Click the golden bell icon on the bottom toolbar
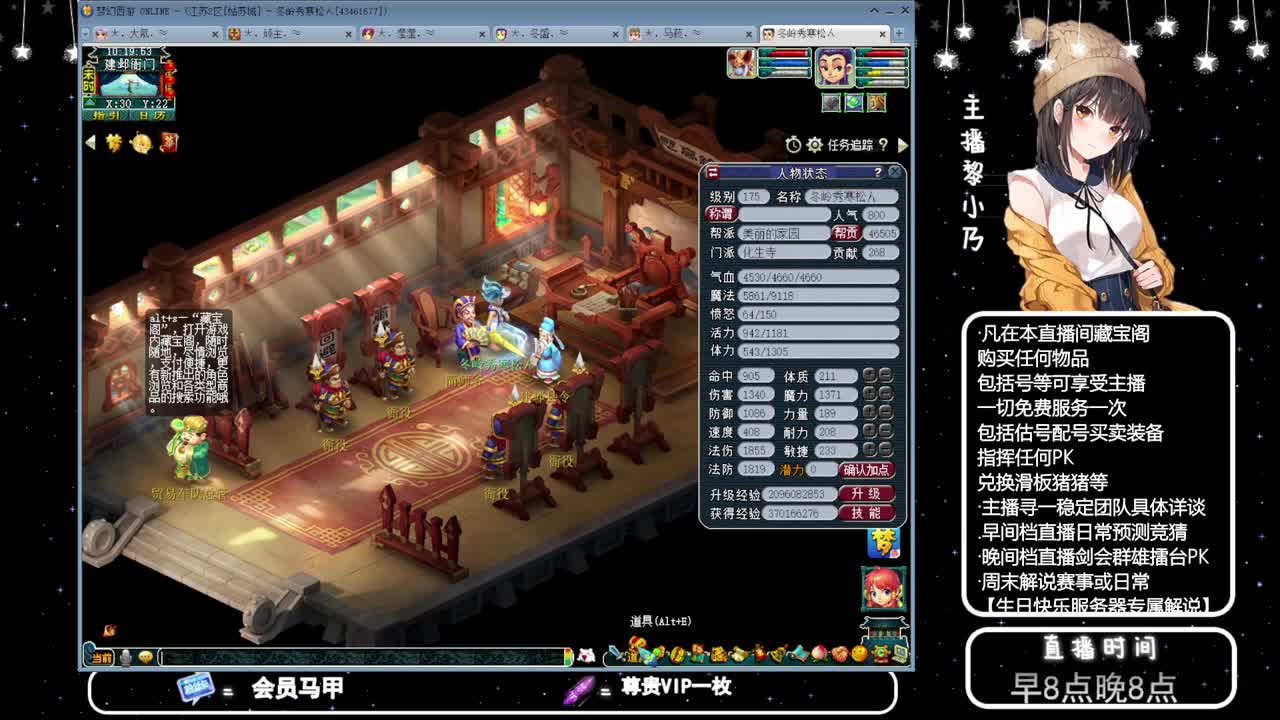 (x=777, y=655)
